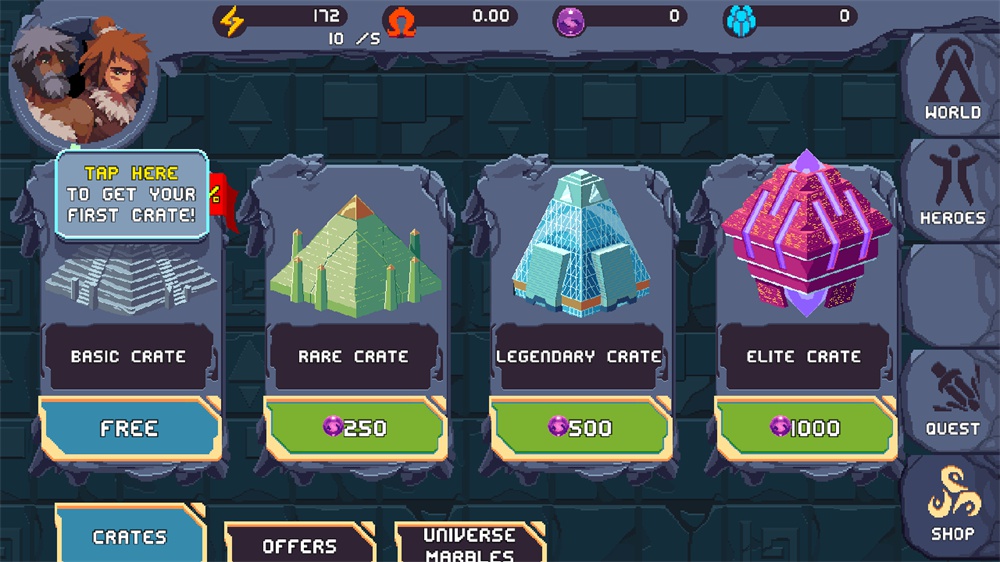
Task: Buy the Rare Crate for 250
Action: pyautogui.click(x=354, y=429)
